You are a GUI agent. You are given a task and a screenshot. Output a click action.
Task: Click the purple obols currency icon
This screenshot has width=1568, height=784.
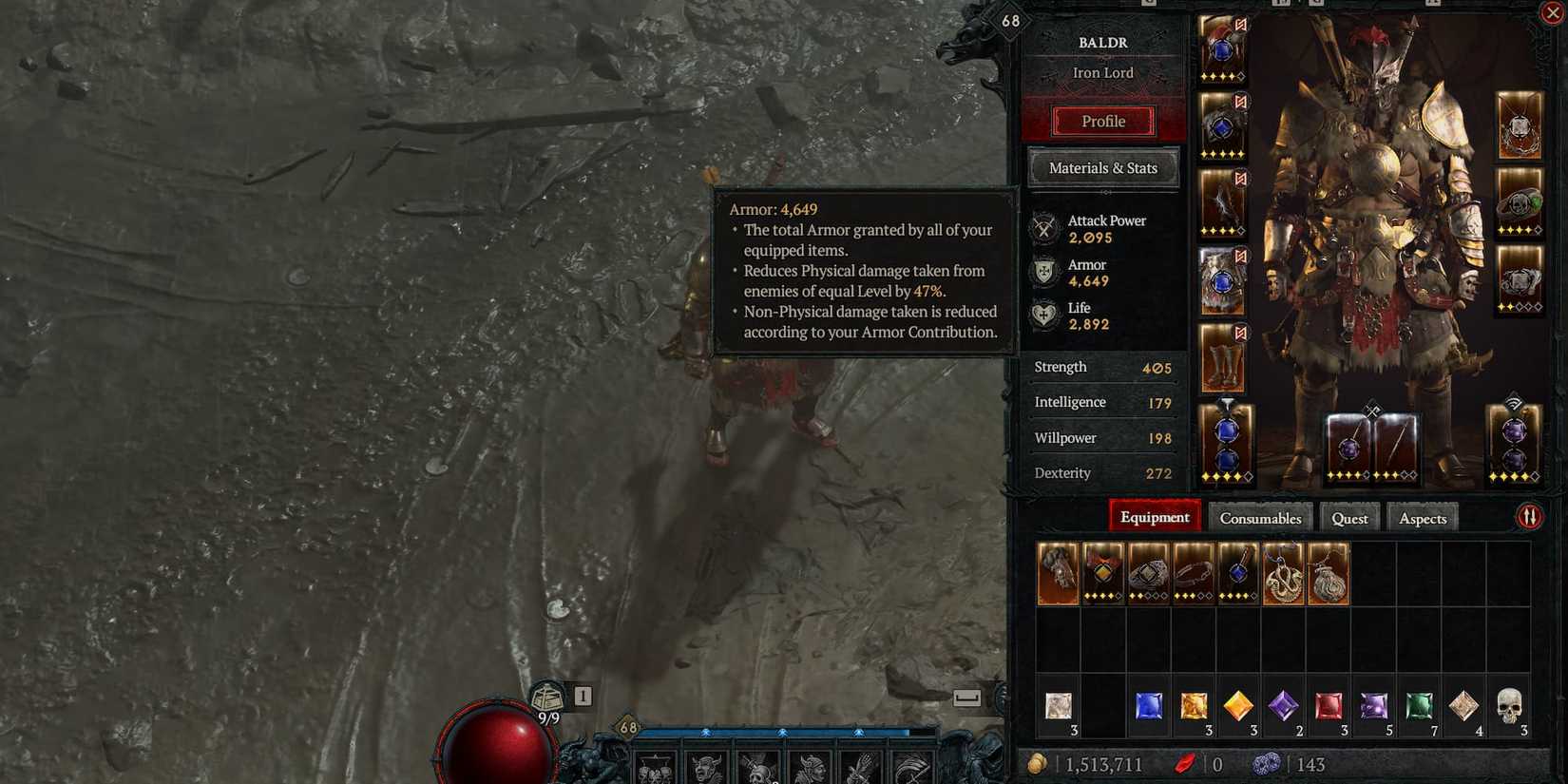click(1270, 763)
